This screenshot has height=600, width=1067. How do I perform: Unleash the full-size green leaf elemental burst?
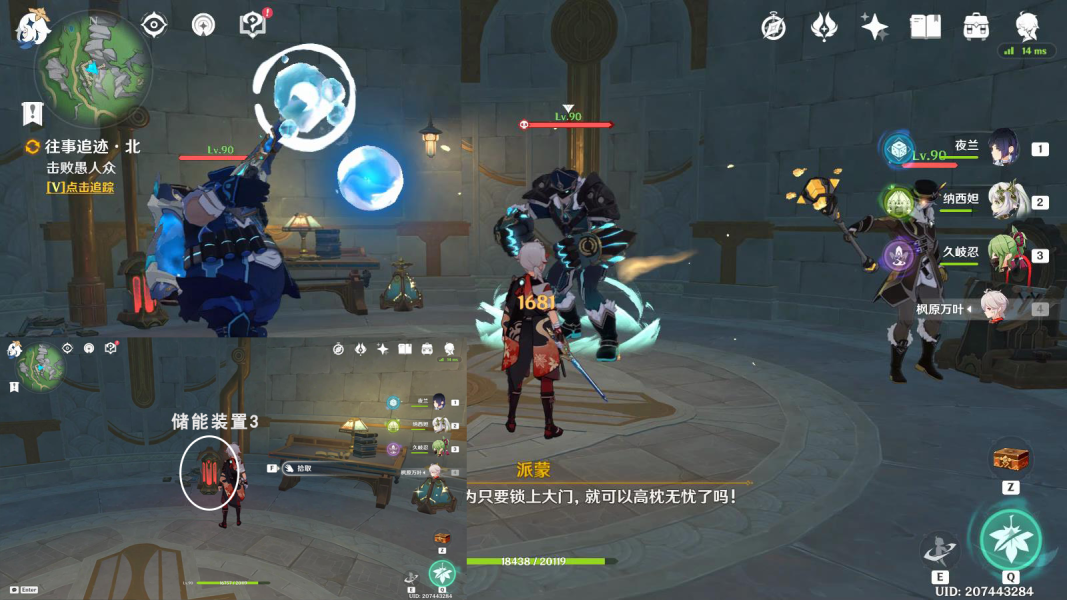coord(1011,540)
